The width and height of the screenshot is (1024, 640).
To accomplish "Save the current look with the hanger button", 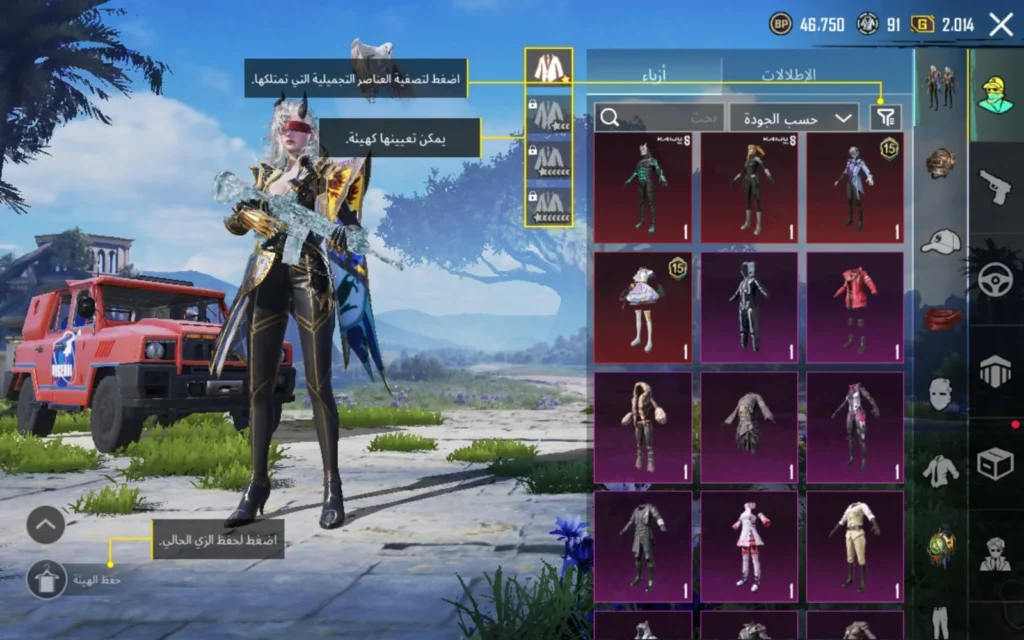I will 46,579.
